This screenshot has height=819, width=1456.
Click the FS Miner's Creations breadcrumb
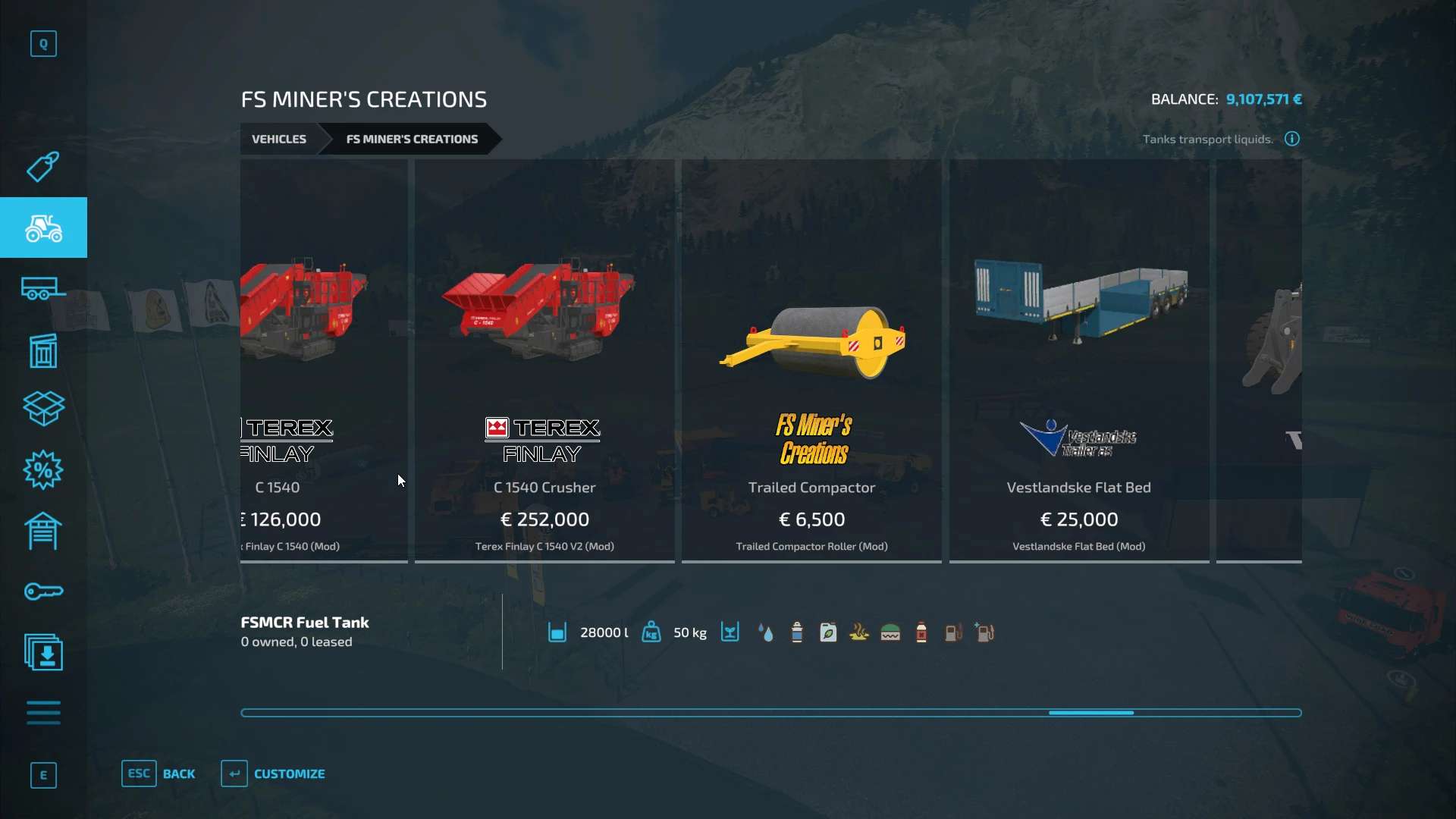412,140
